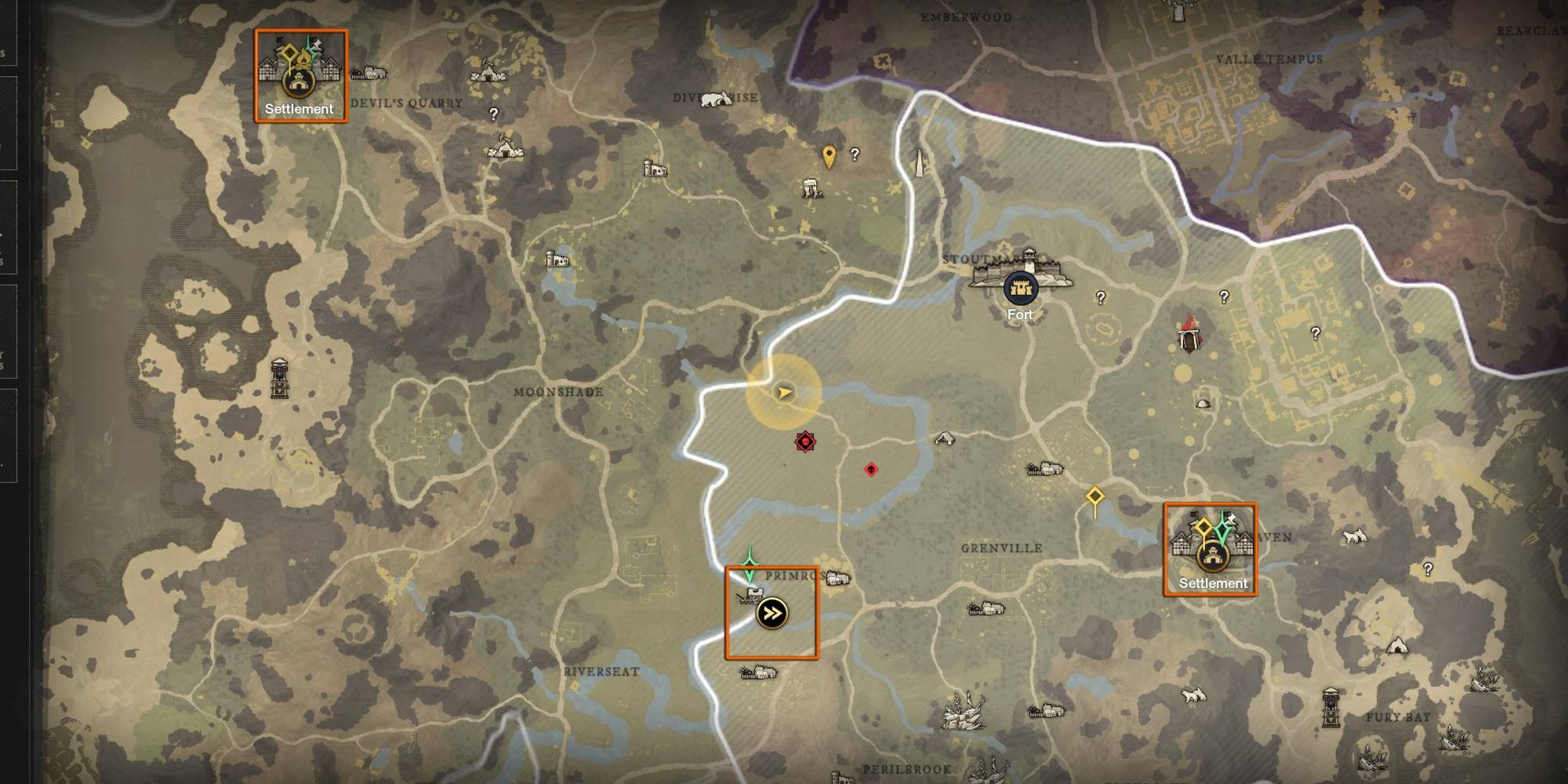1568x784 pixels.
Task: Select the shipwreck icon near Perilbrook
Action: point(964,713)
